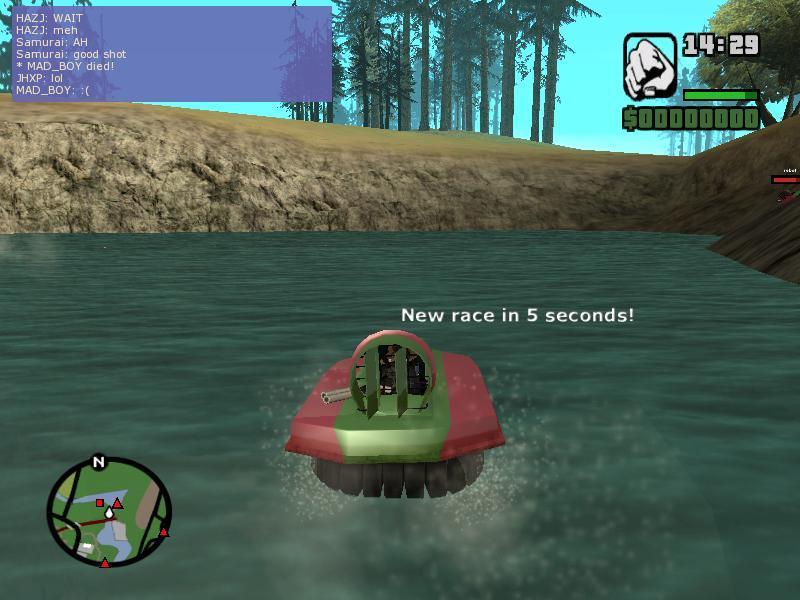Image resolution: width=800 pixels, height=600 pixels.
Task: Select the multiplayer chat box
Action: point(171,54)
